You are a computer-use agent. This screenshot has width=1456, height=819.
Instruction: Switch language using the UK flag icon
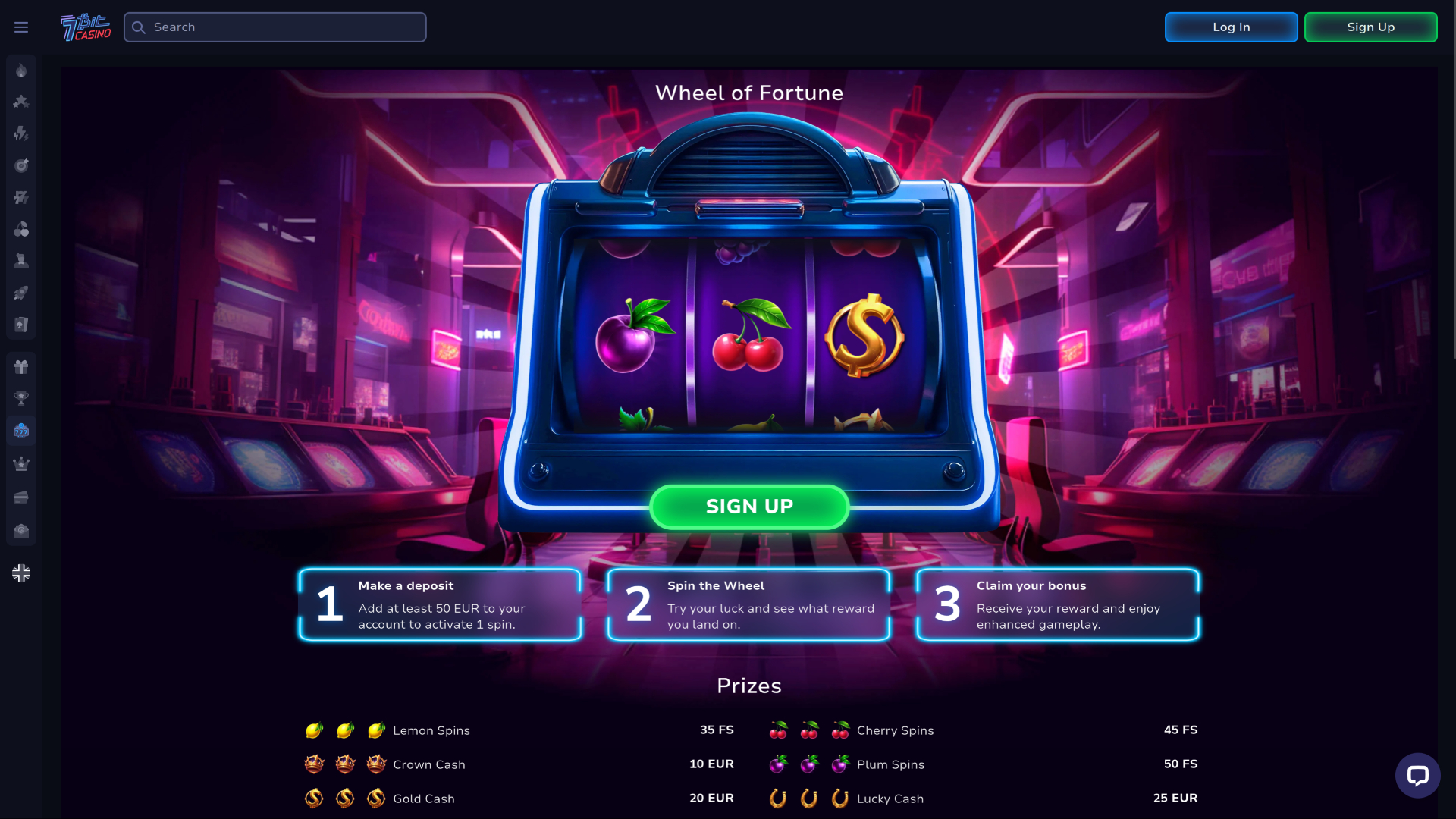pos(21,573)
